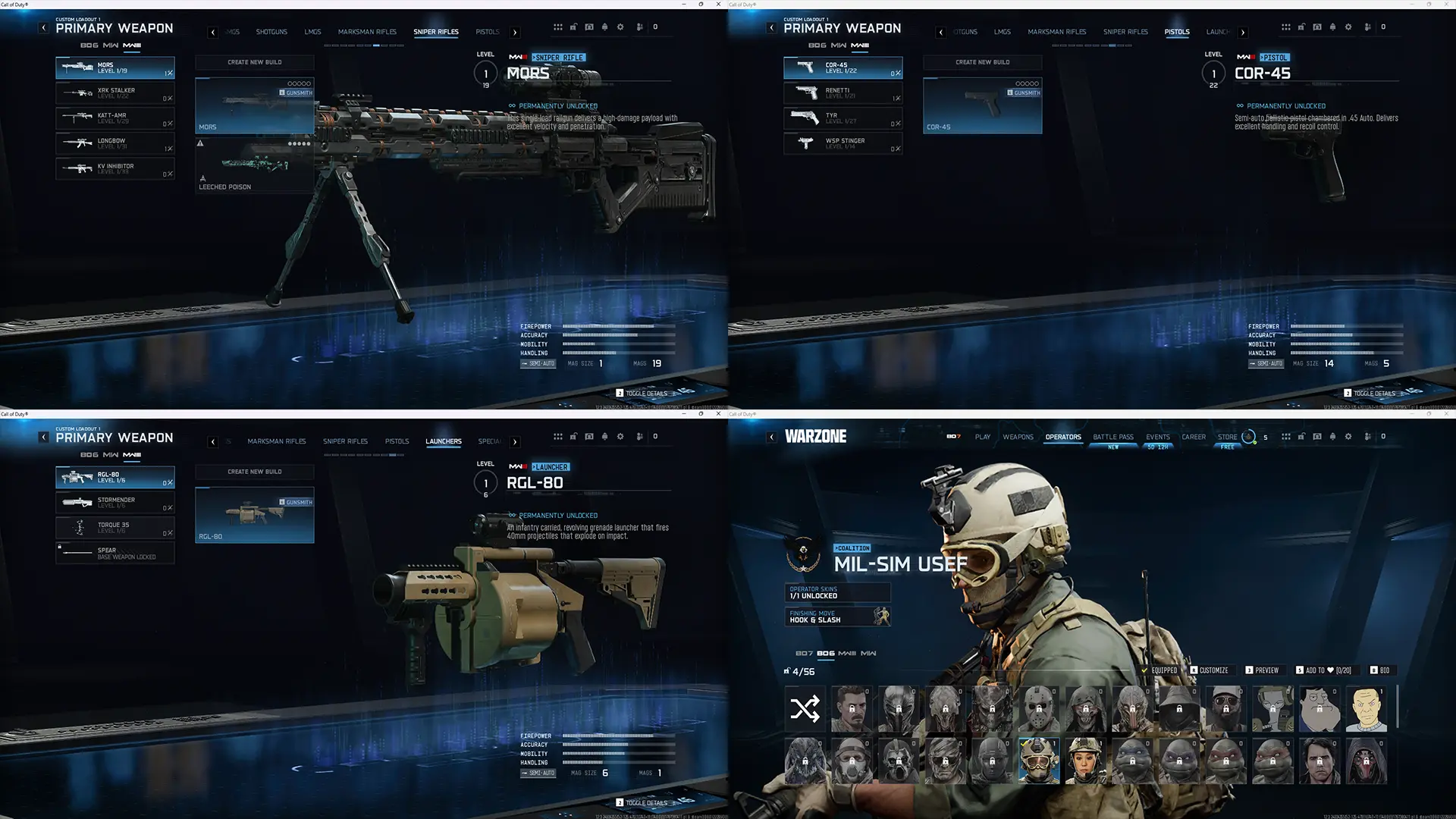This screenshot has height=819, width=1456.
Task: Select the MIL-SIM USEF PREVIEW button
Action: [x=1266, y=670]
